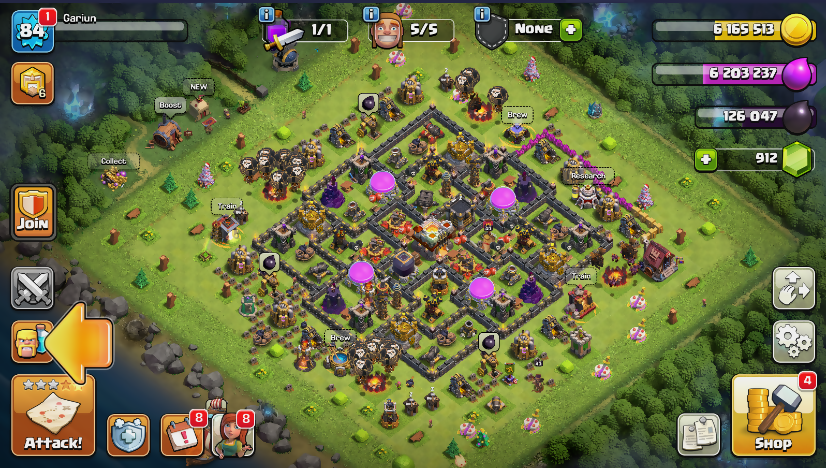Open the crossed swords battle log

point(32,288)
